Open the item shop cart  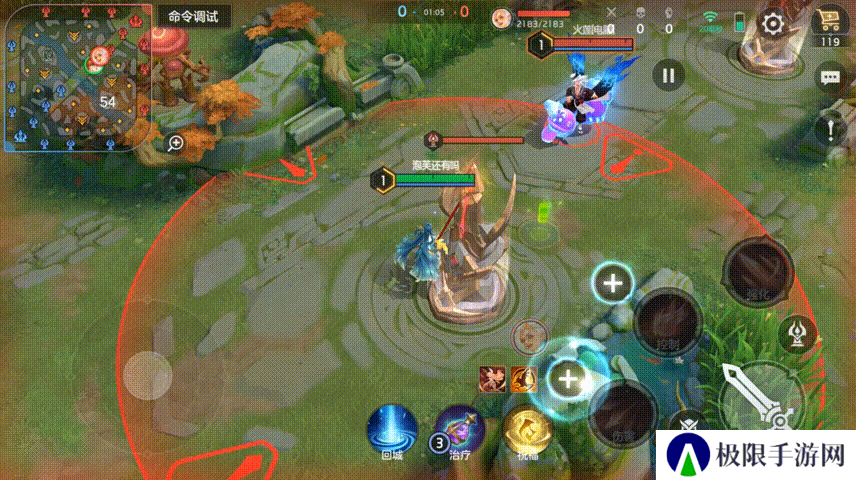coord(828,22)
